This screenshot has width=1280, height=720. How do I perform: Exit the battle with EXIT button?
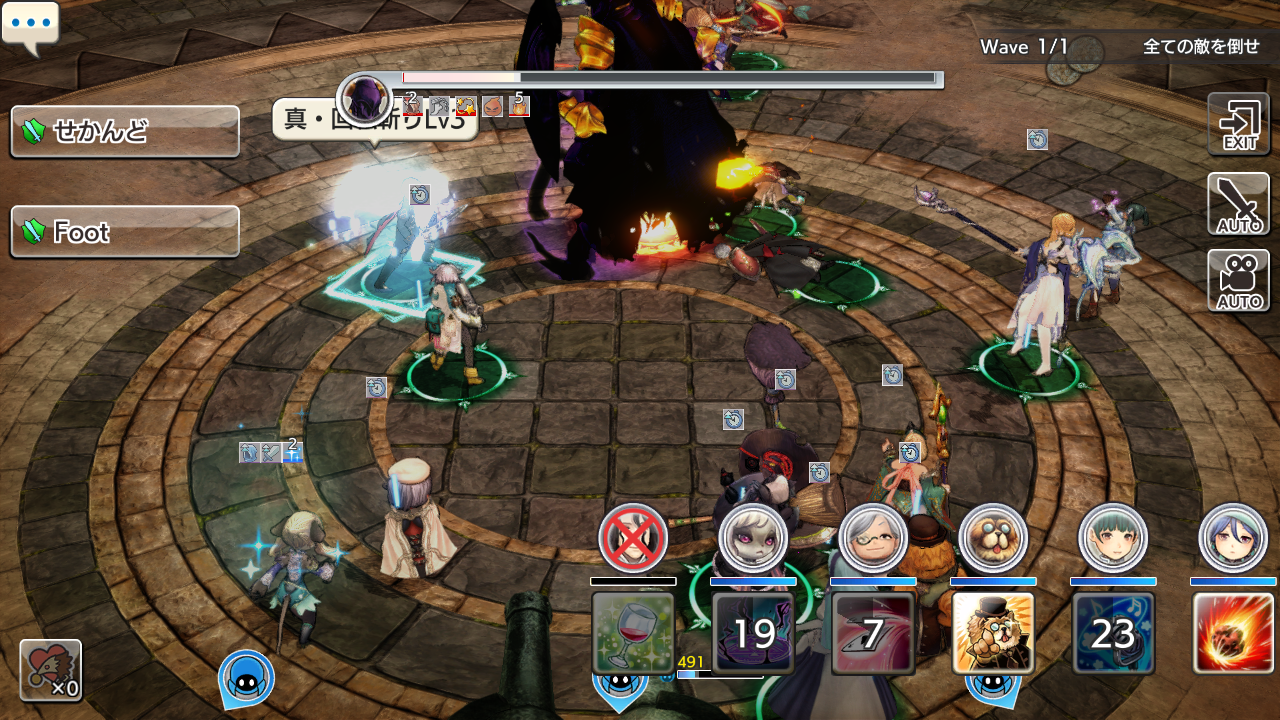(x=1238, y=124)
